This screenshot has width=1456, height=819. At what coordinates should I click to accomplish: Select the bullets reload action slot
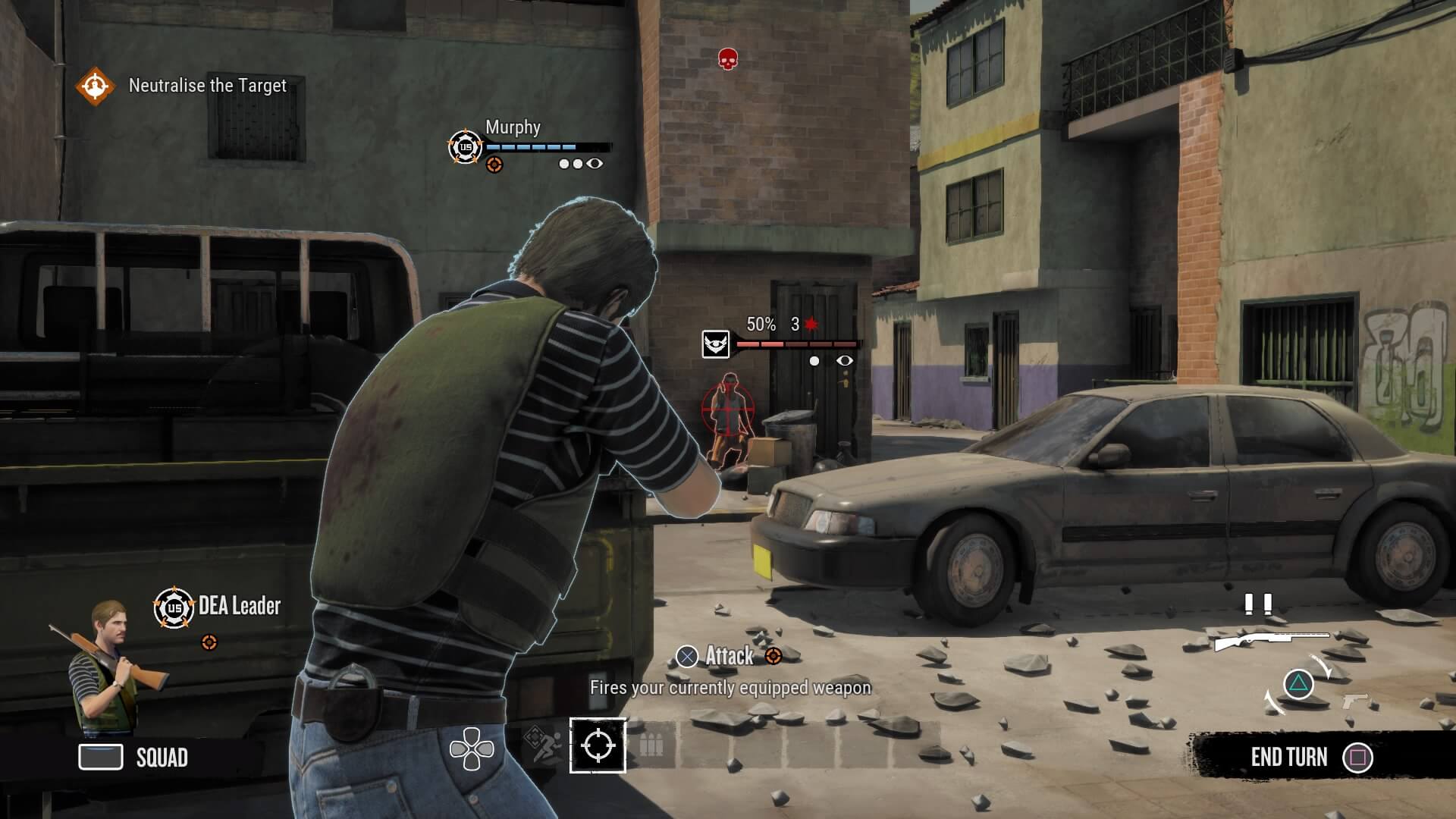pyautogui.click(x=651, y=745)
